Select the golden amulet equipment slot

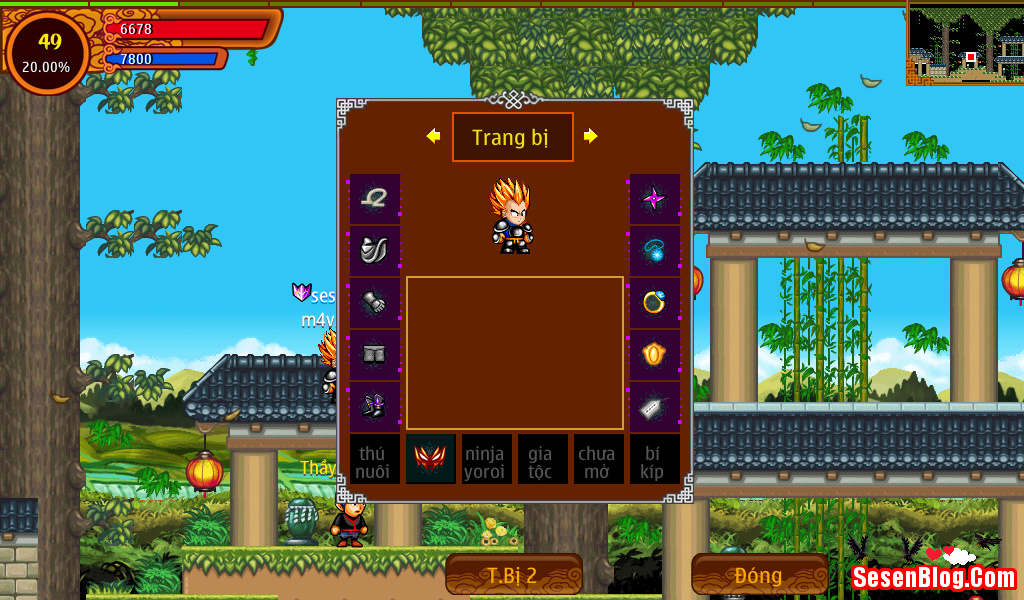(655, 354)
